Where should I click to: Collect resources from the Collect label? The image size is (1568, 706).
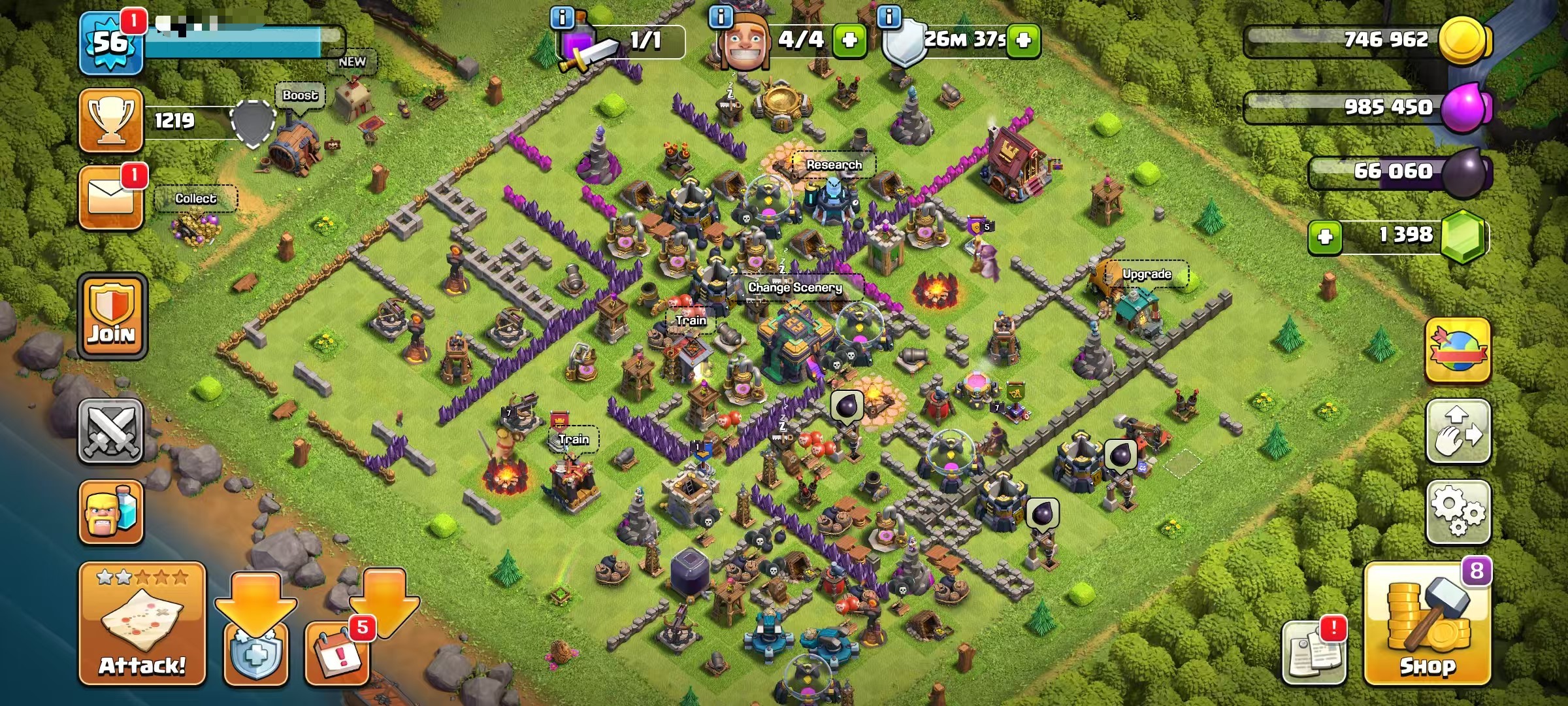point(196,198)
